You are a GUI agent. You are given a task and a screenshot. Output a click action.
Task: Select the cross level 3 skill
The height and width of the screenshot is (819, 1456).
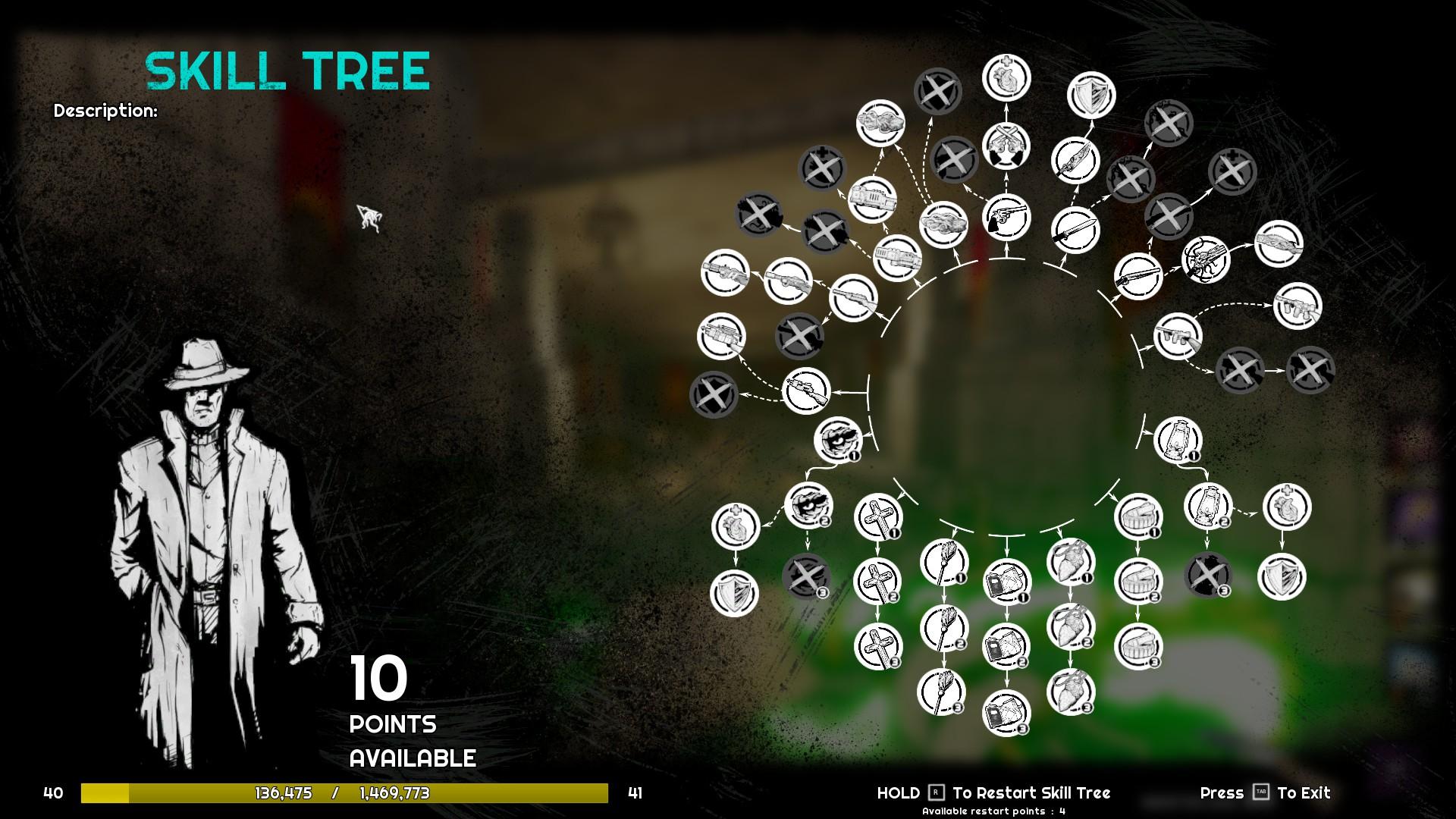click(878, 647)
